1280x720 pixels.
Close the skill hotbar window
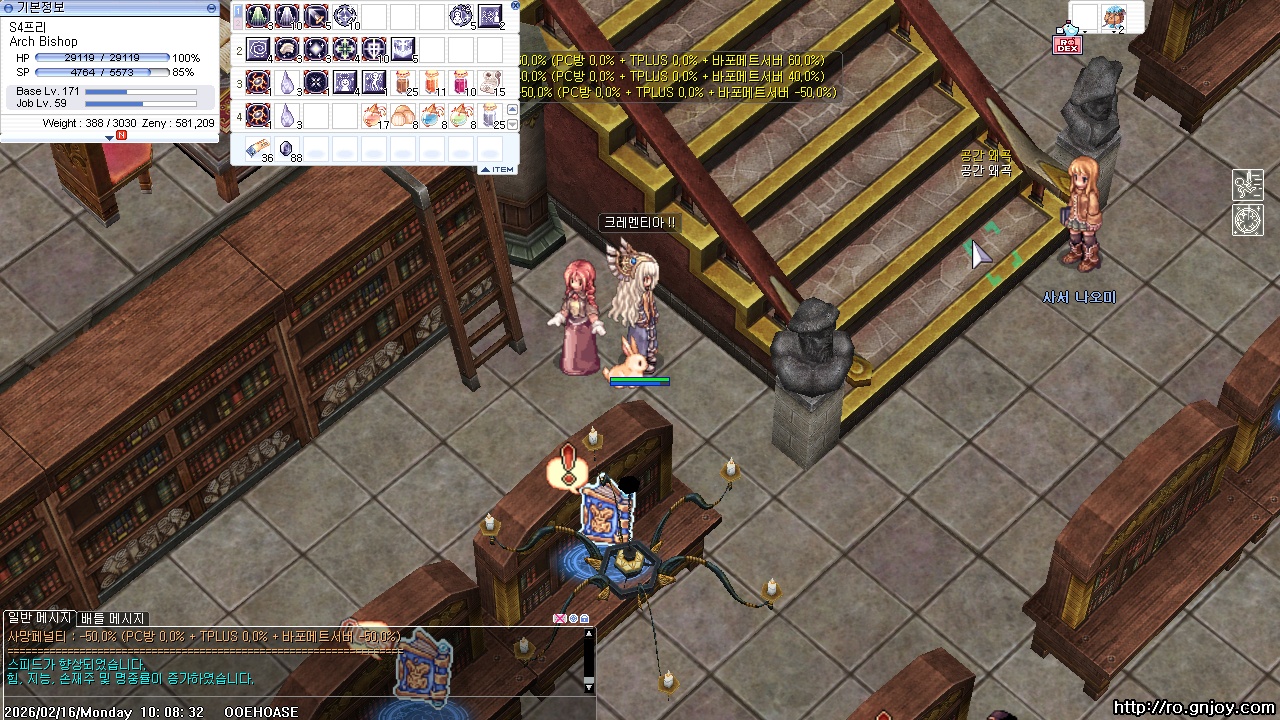515,5
